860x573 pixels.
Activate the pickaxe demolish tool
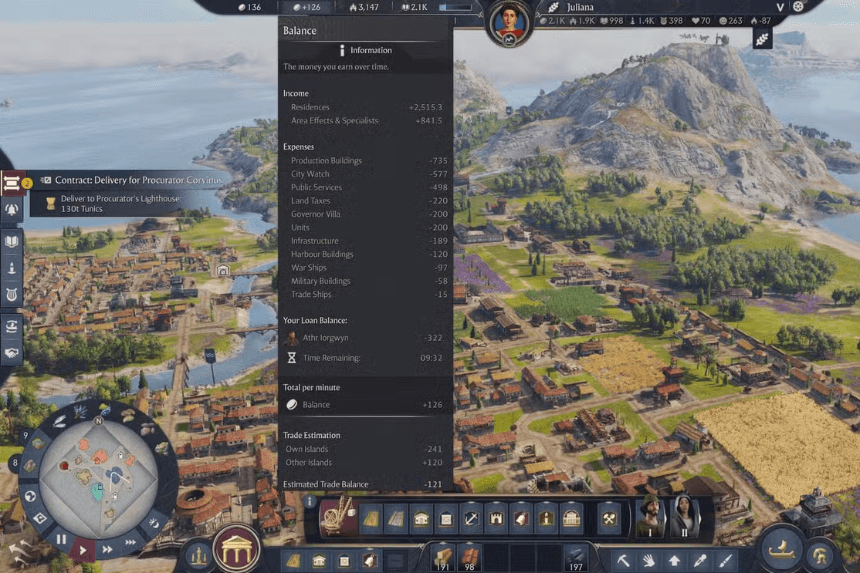click(x=623, y=560)
